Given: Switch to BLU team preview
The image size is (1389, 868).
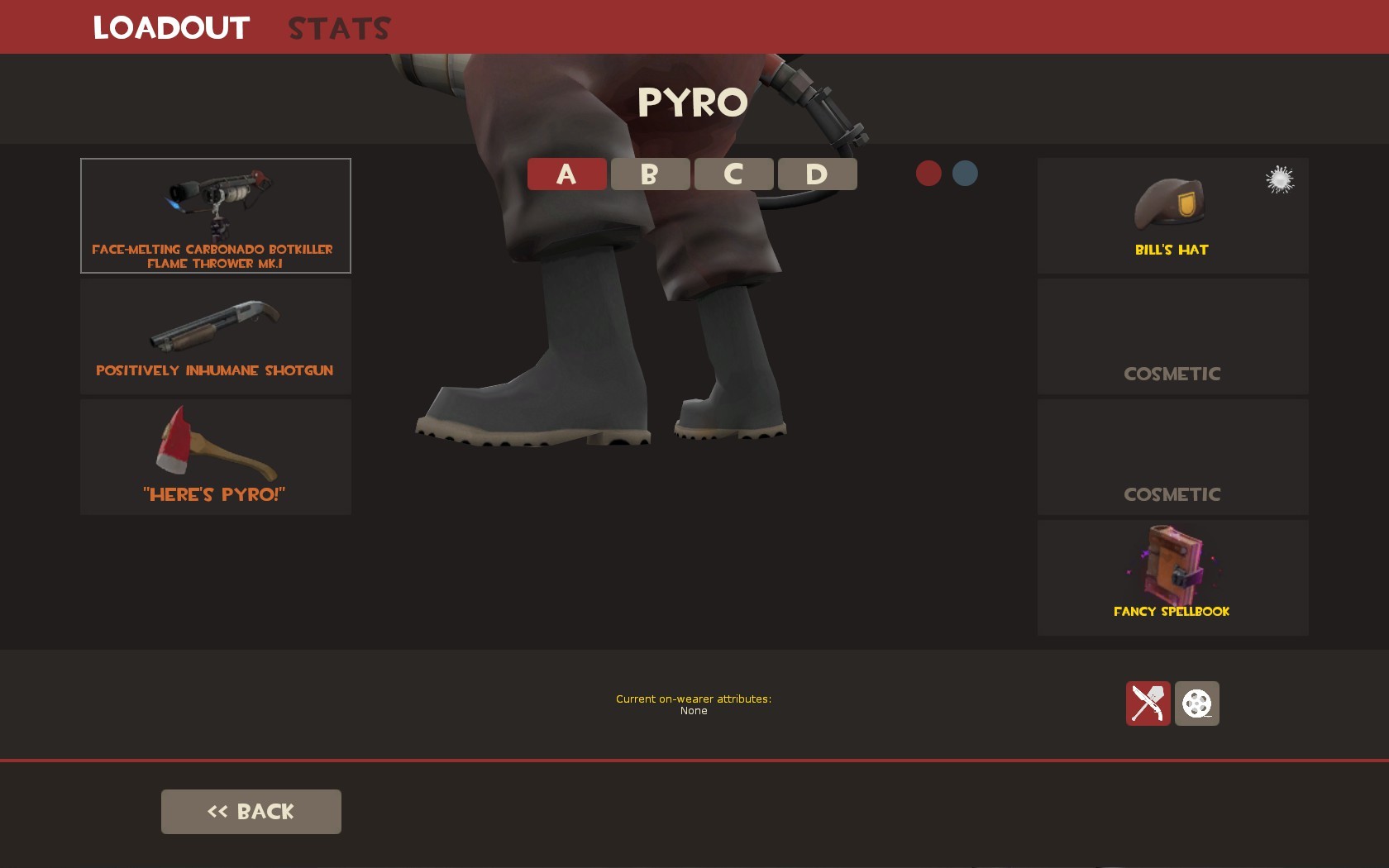Looking at the screenshot, I should tap(965, 174).
